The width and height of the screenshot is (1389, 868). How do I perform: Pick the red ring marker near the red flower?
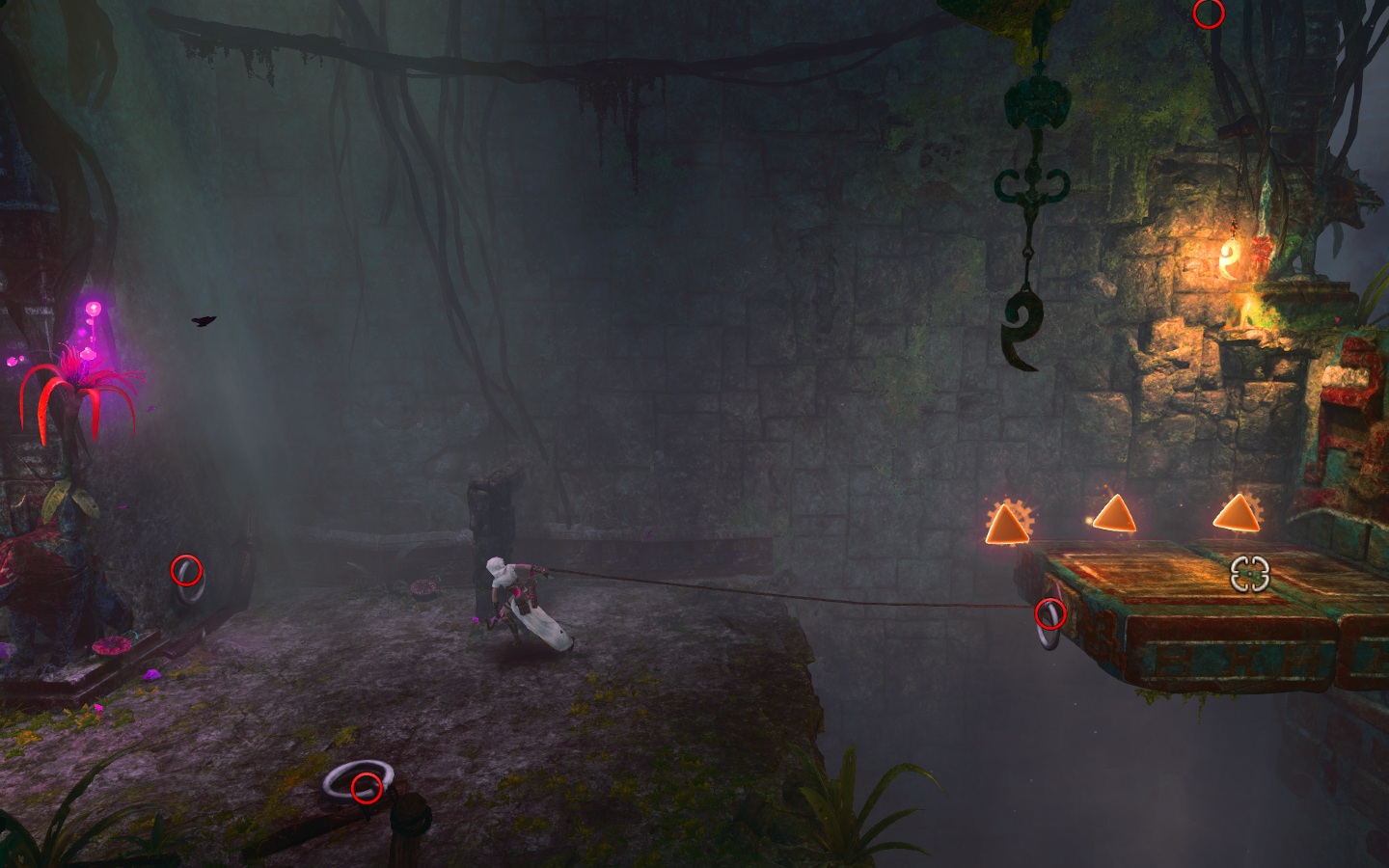coord(186,570)
